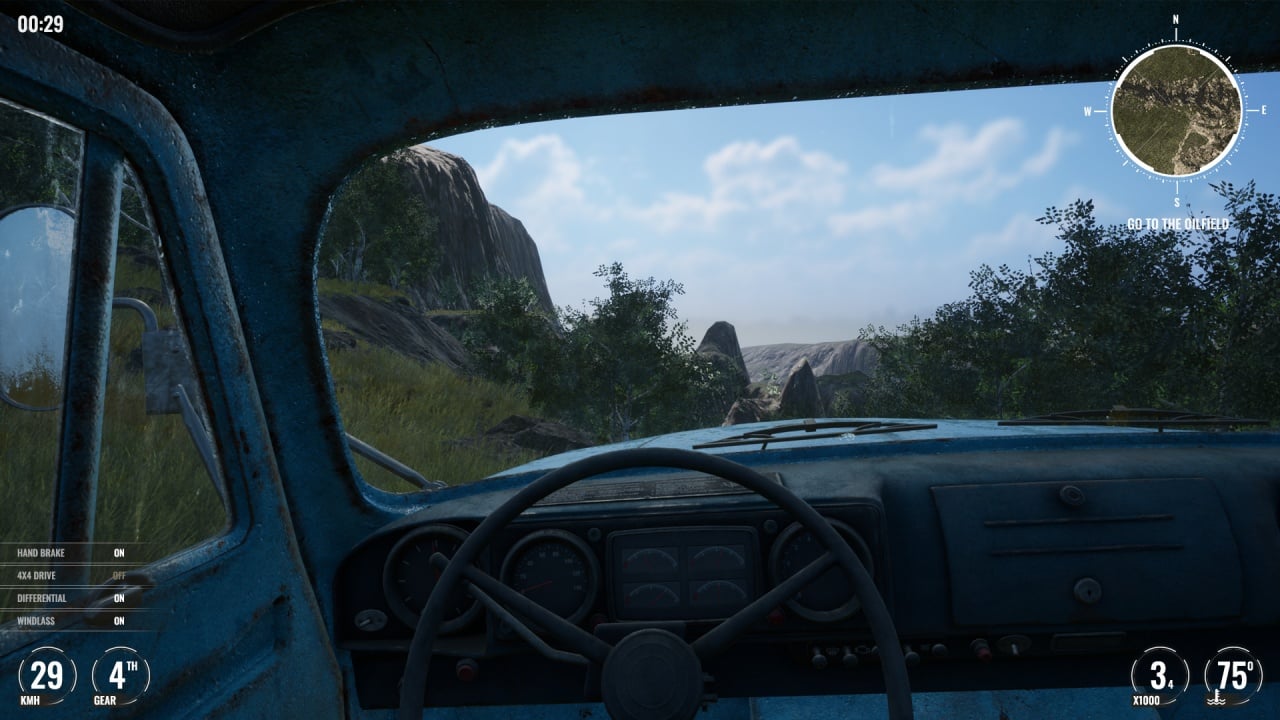
Task: Select the Go To The Oilfield objective
Action: (1177, 224)
